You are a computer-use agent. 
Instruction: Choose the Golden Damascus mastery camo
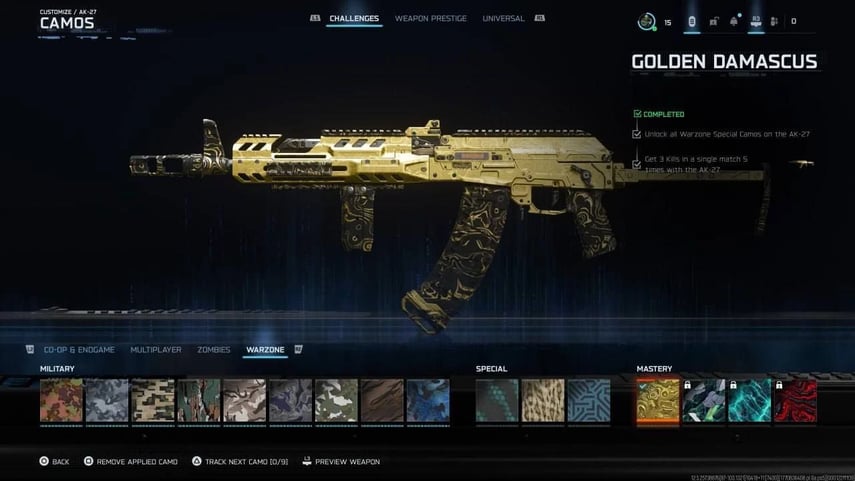[x=658, y=400]
